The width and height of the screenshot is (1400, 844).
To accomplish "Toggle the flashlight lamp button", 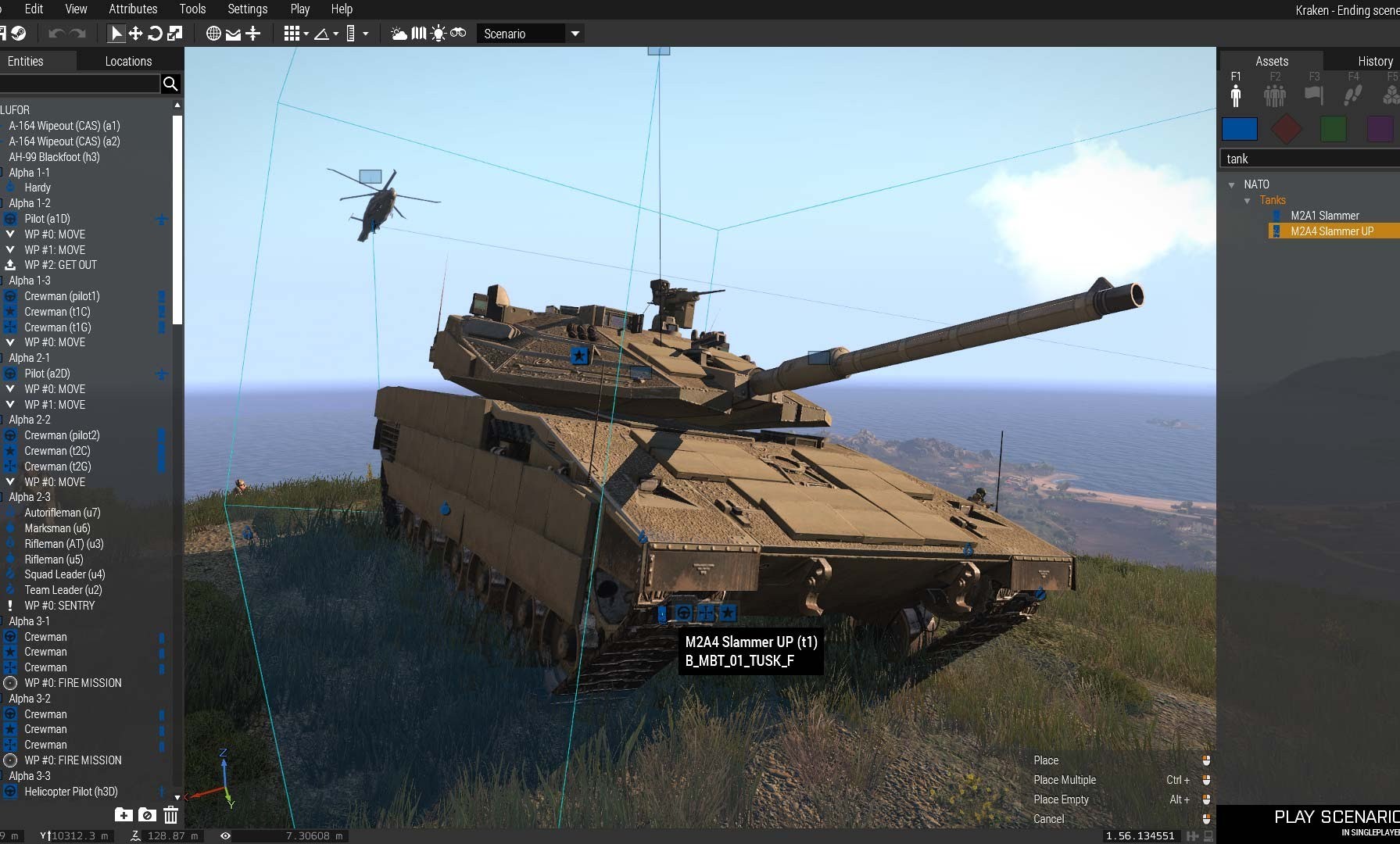I will (x=438, y=34).
